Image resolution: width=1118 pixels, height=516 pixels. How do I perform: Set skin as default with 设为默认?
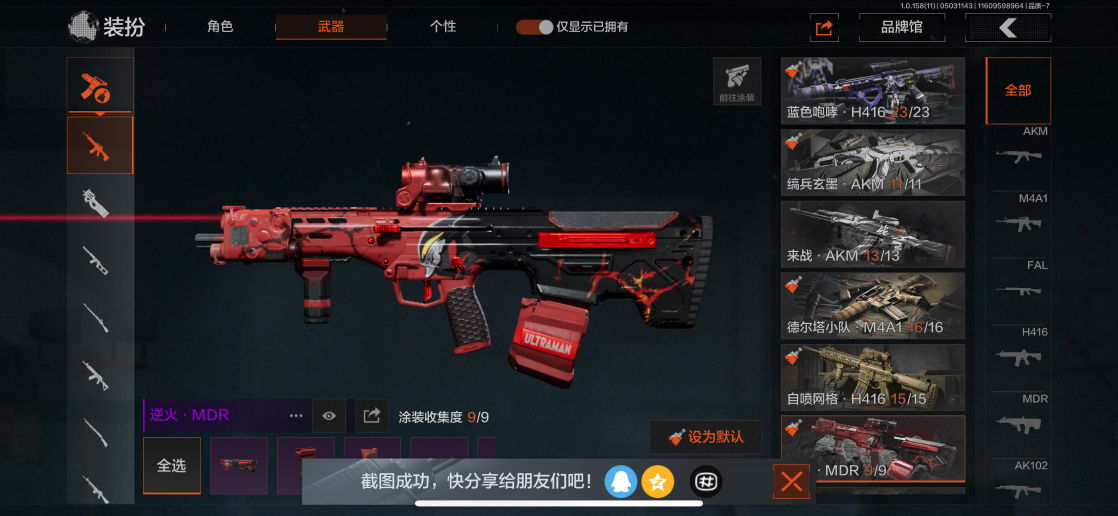(706, 437)
